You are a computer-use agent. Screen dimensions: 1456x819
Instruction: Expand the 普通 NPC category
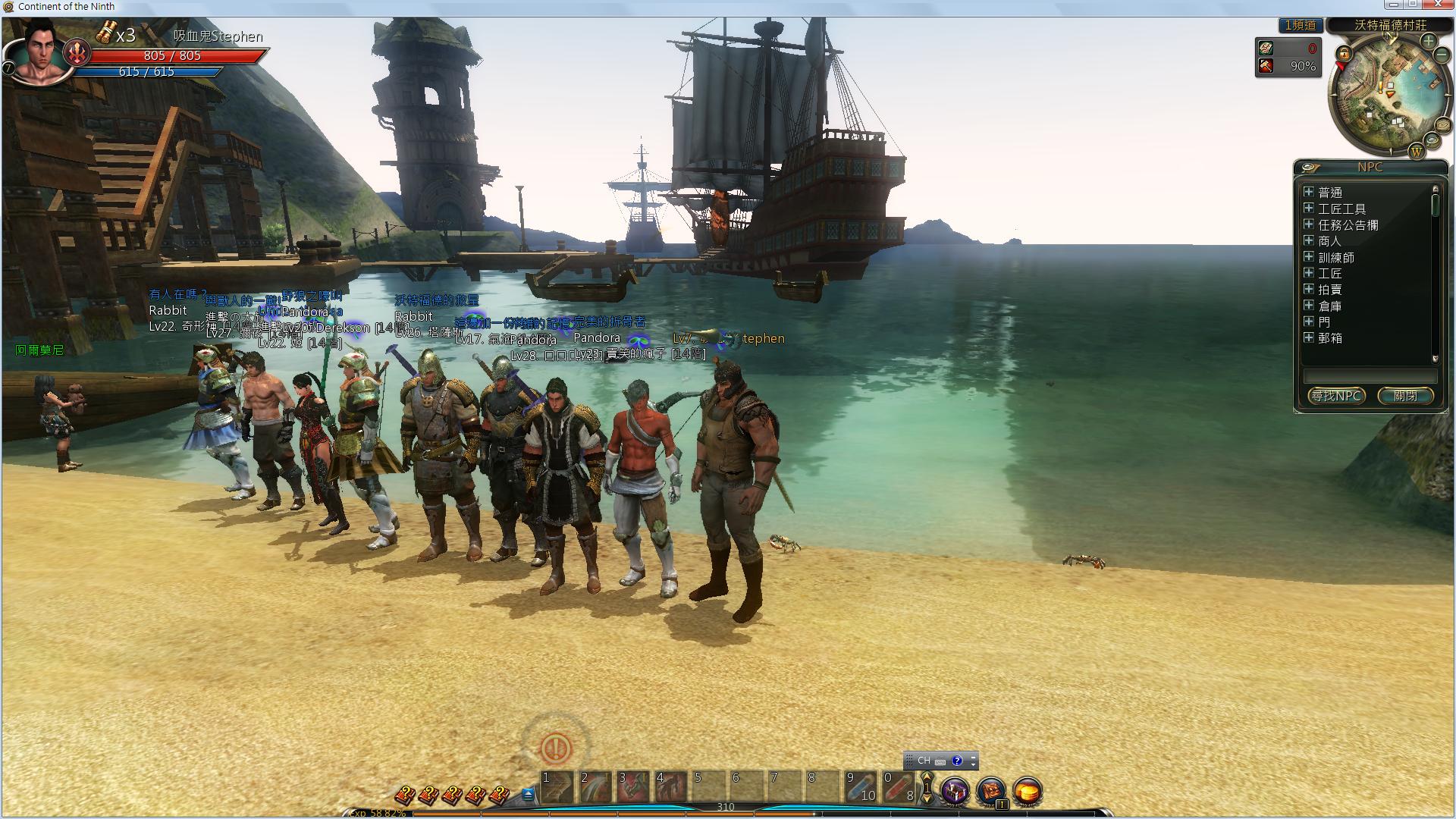tap(1308, 192)
